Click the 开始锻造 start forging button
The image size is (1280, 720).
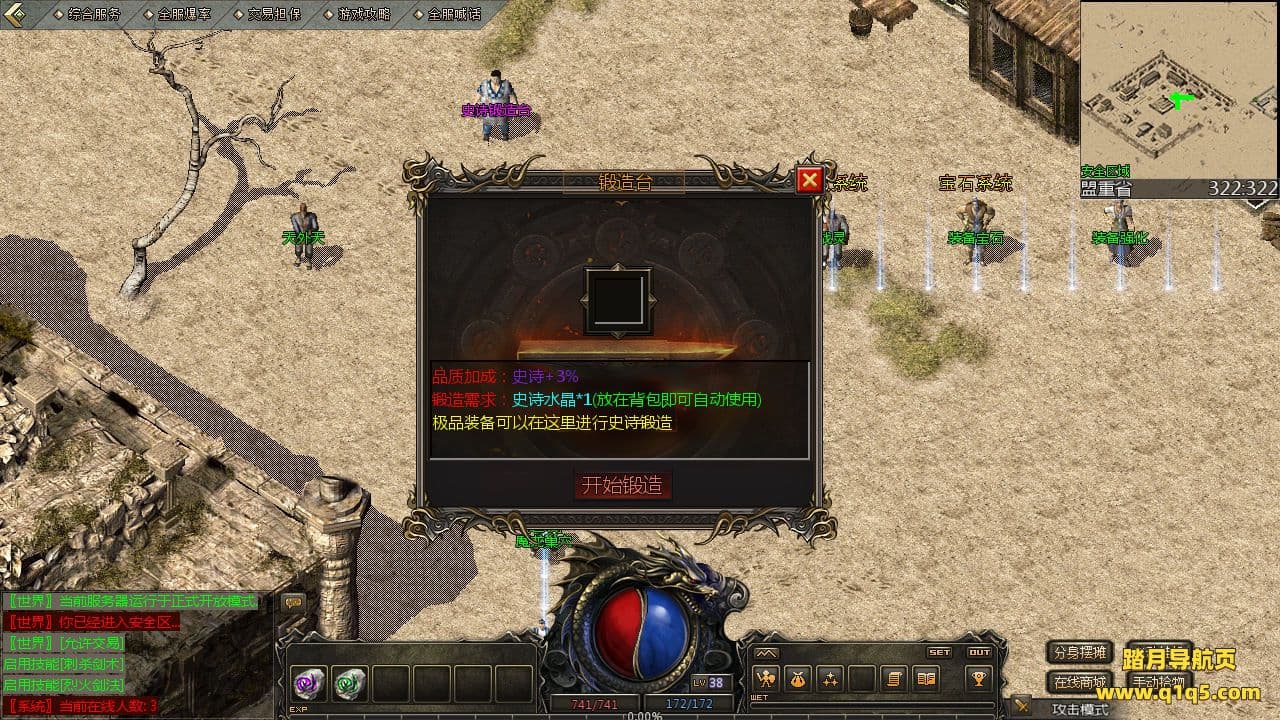click(x=622, y=485)
